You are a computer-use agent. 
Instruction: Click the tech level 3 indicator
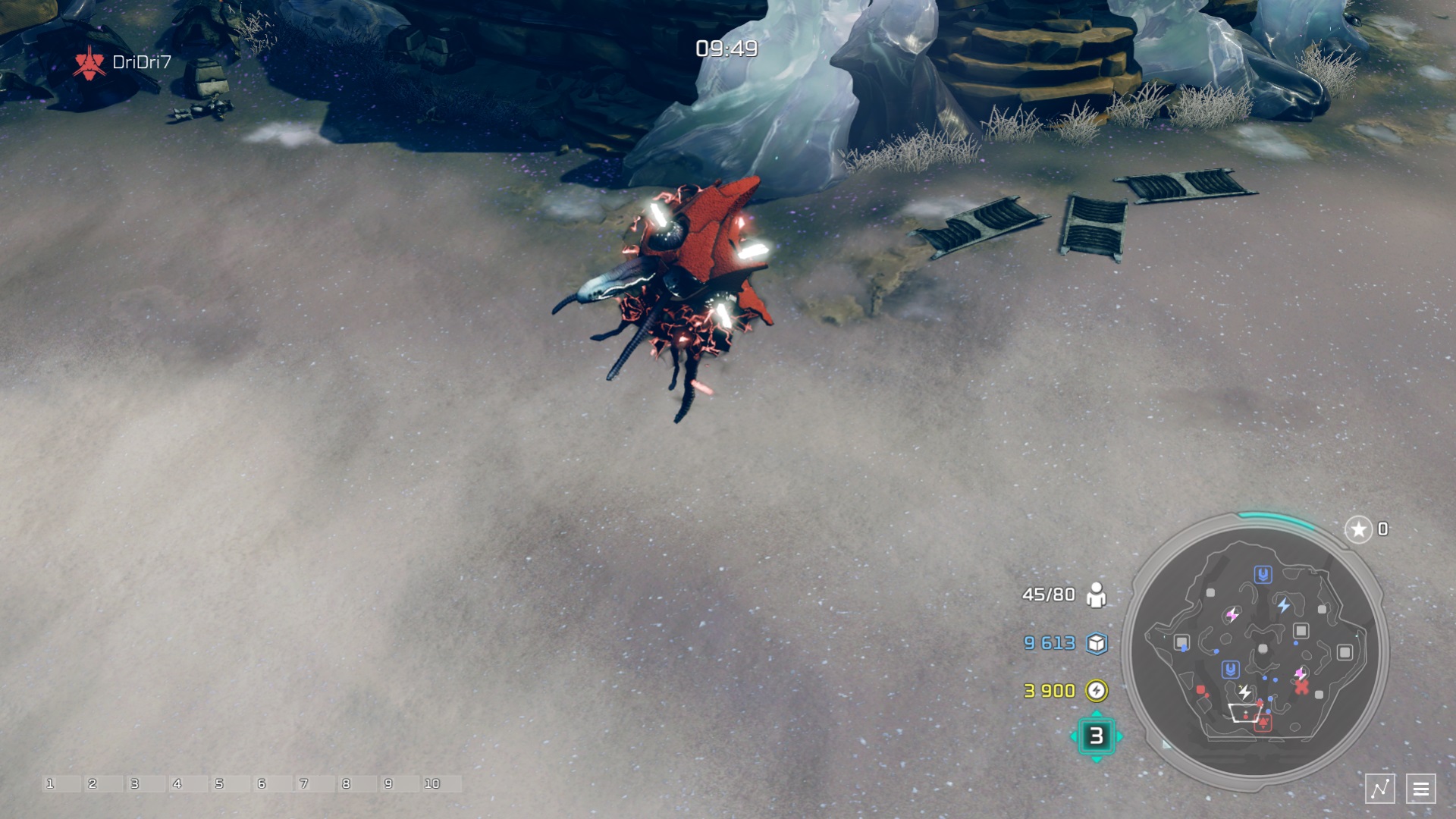pyautogui.click(x=1096, y=736)
